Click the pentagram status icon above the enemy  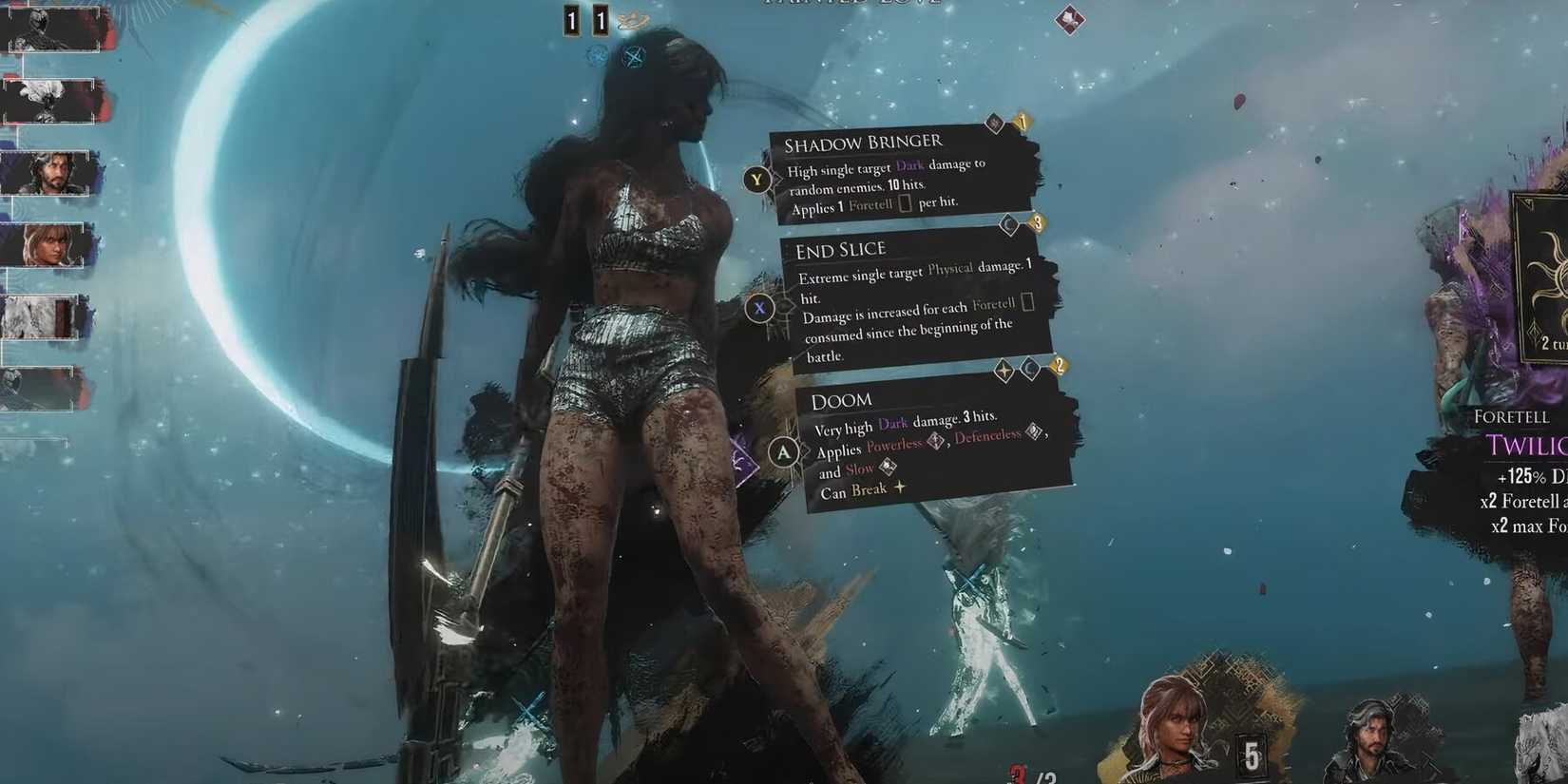(635, 56)
